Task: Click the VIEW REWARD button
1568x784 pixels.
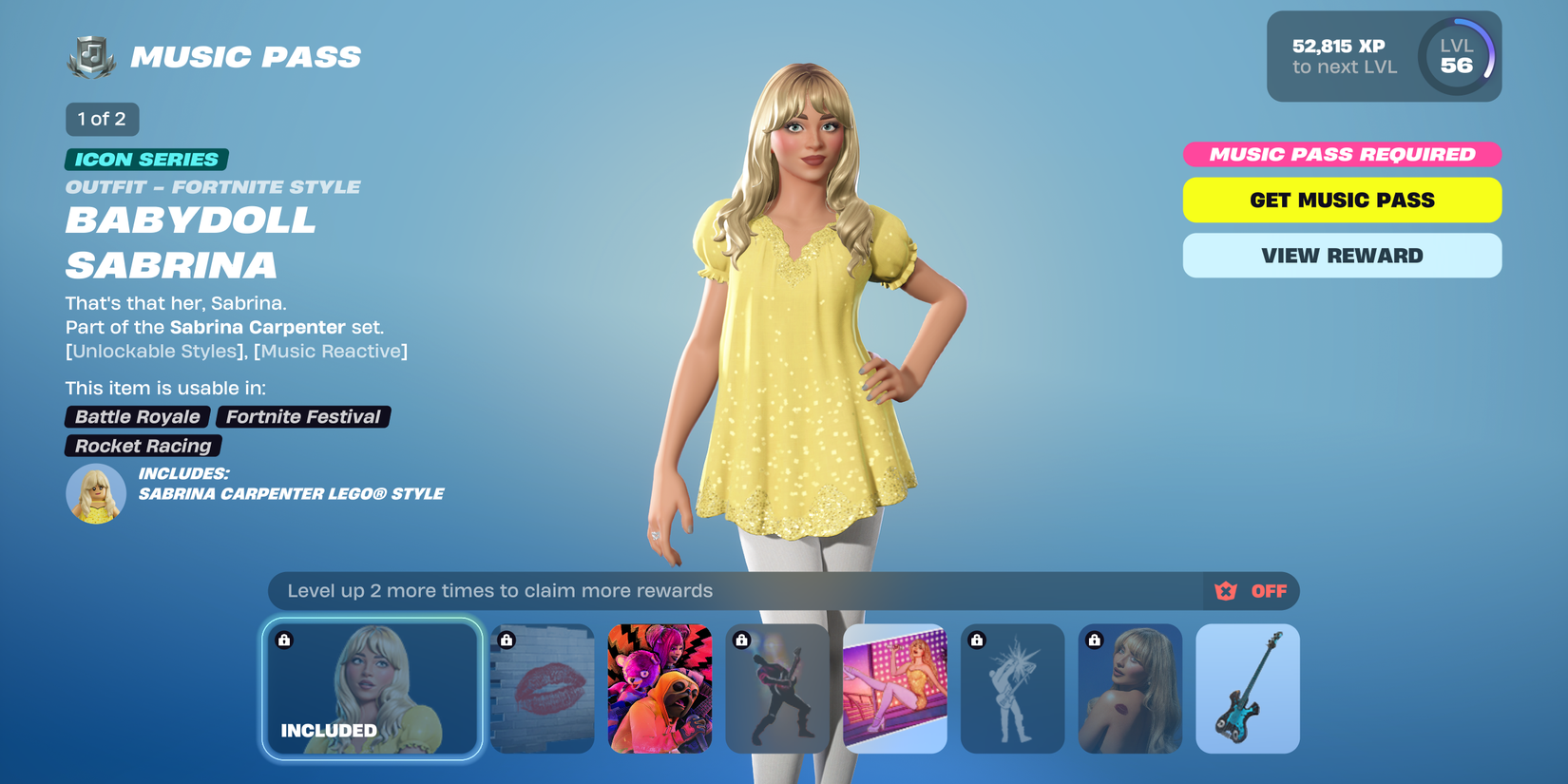Action: (1341, 255)
